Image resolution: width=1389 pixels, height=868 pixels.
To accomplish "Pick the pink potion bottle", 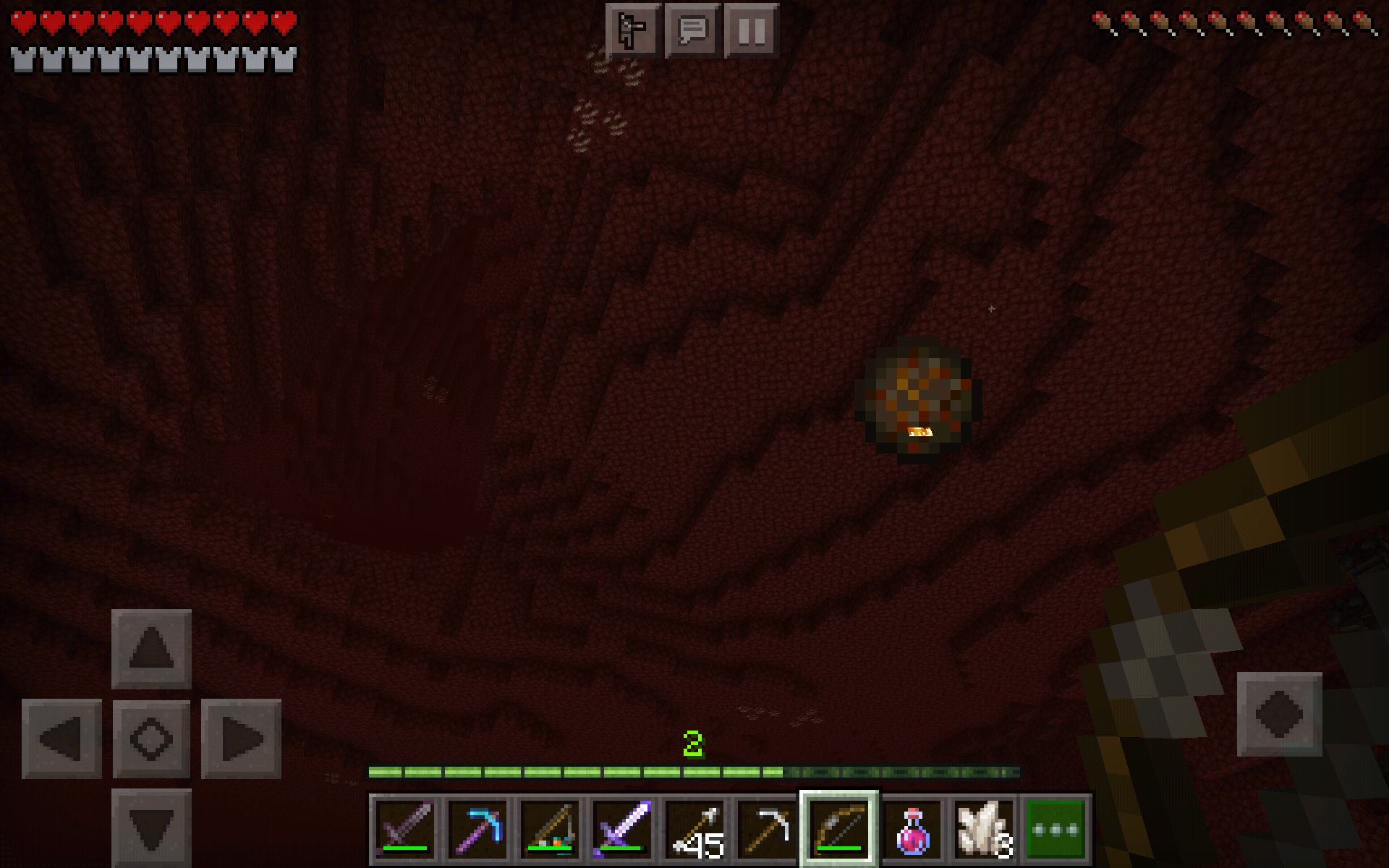I will click(x=912, y=829).
